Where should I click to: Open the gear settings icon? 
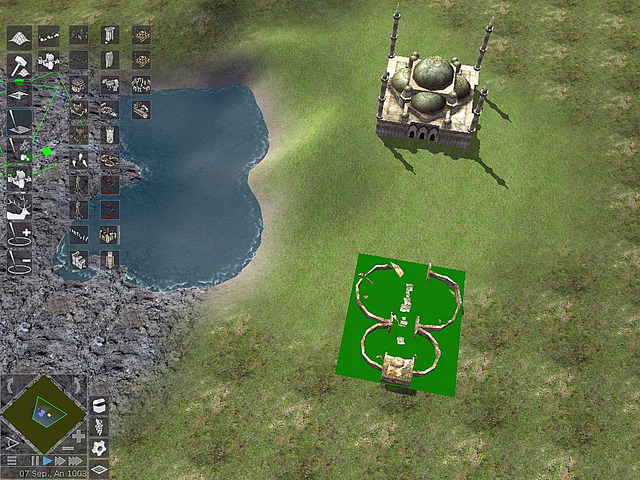(x=99, y=450)
